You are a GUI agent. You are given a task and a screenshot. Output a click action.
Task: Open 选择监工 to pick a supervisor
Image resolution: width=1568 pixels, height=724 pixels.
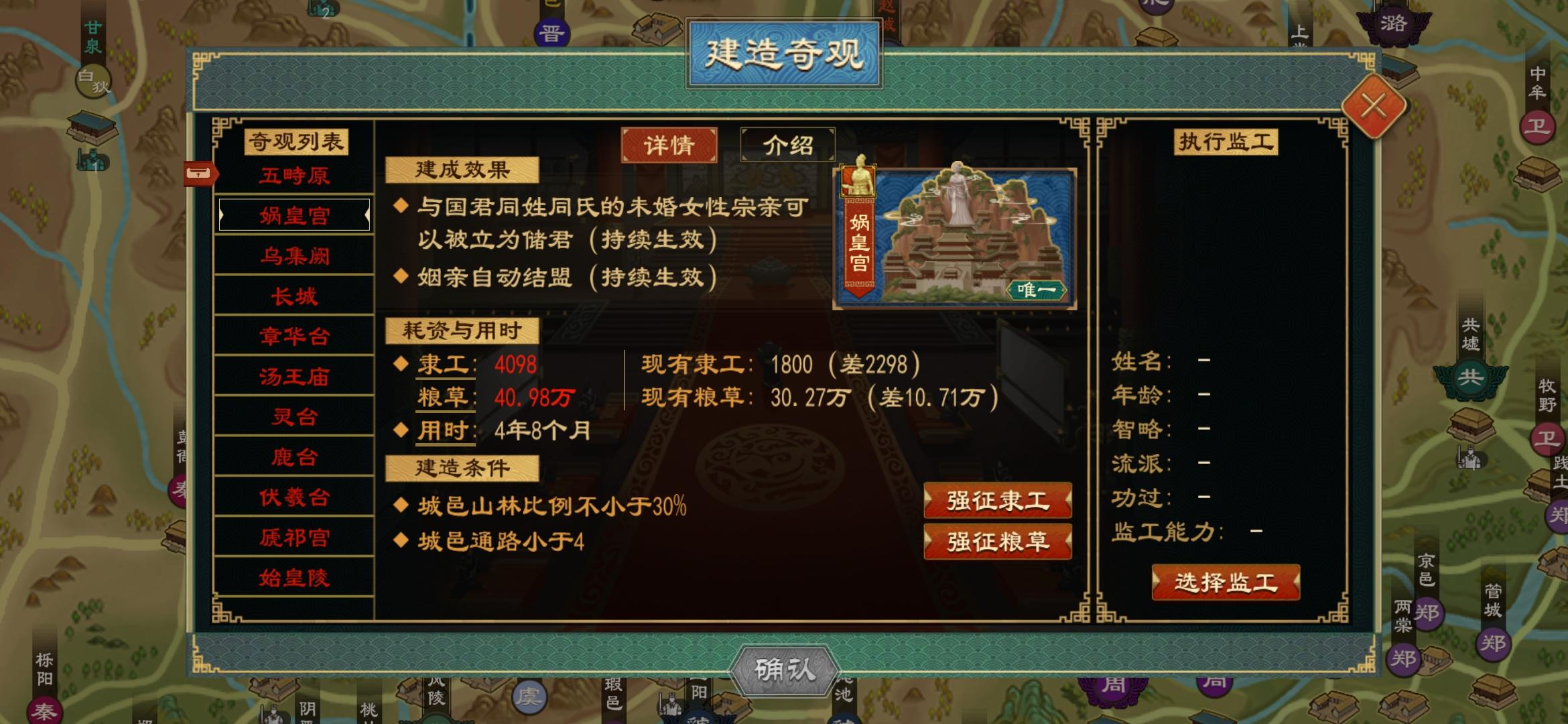click(x=1226, y=583)
